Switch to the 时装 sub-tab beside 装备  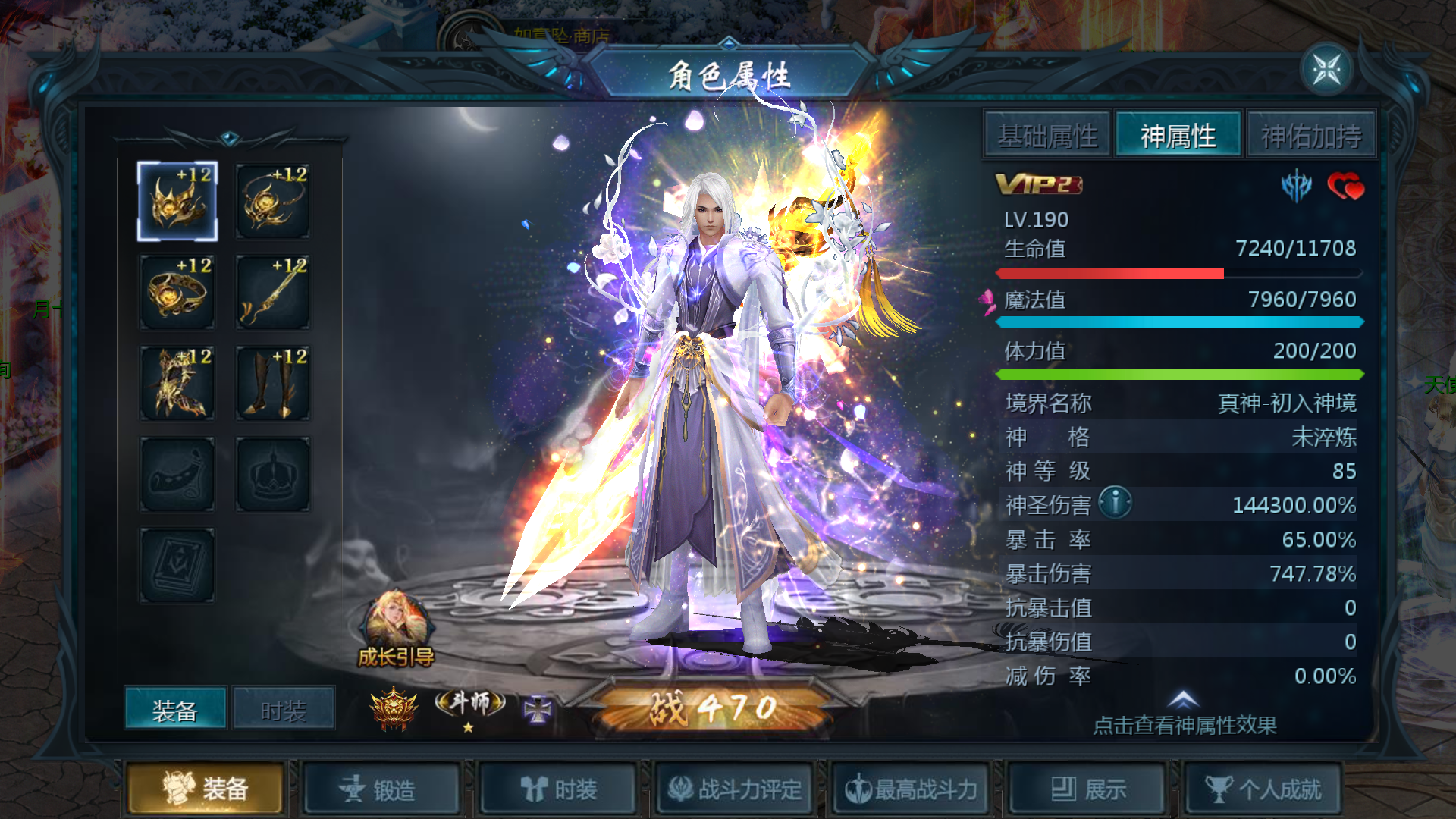pyautogui.click(x=284, y=710)
